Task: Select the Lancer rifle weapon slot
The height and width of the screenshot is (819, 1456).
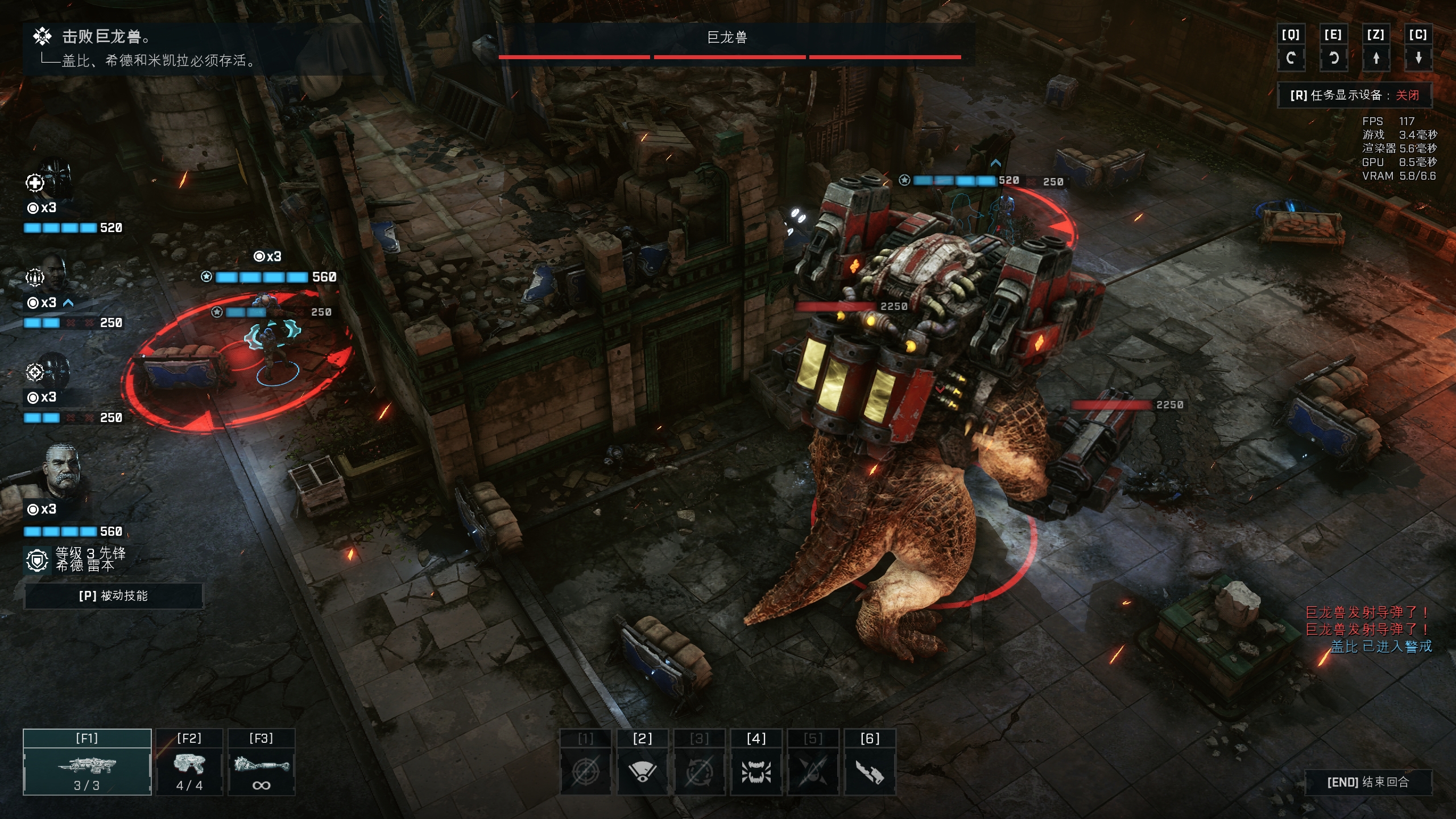Action: tap(87, 762)
